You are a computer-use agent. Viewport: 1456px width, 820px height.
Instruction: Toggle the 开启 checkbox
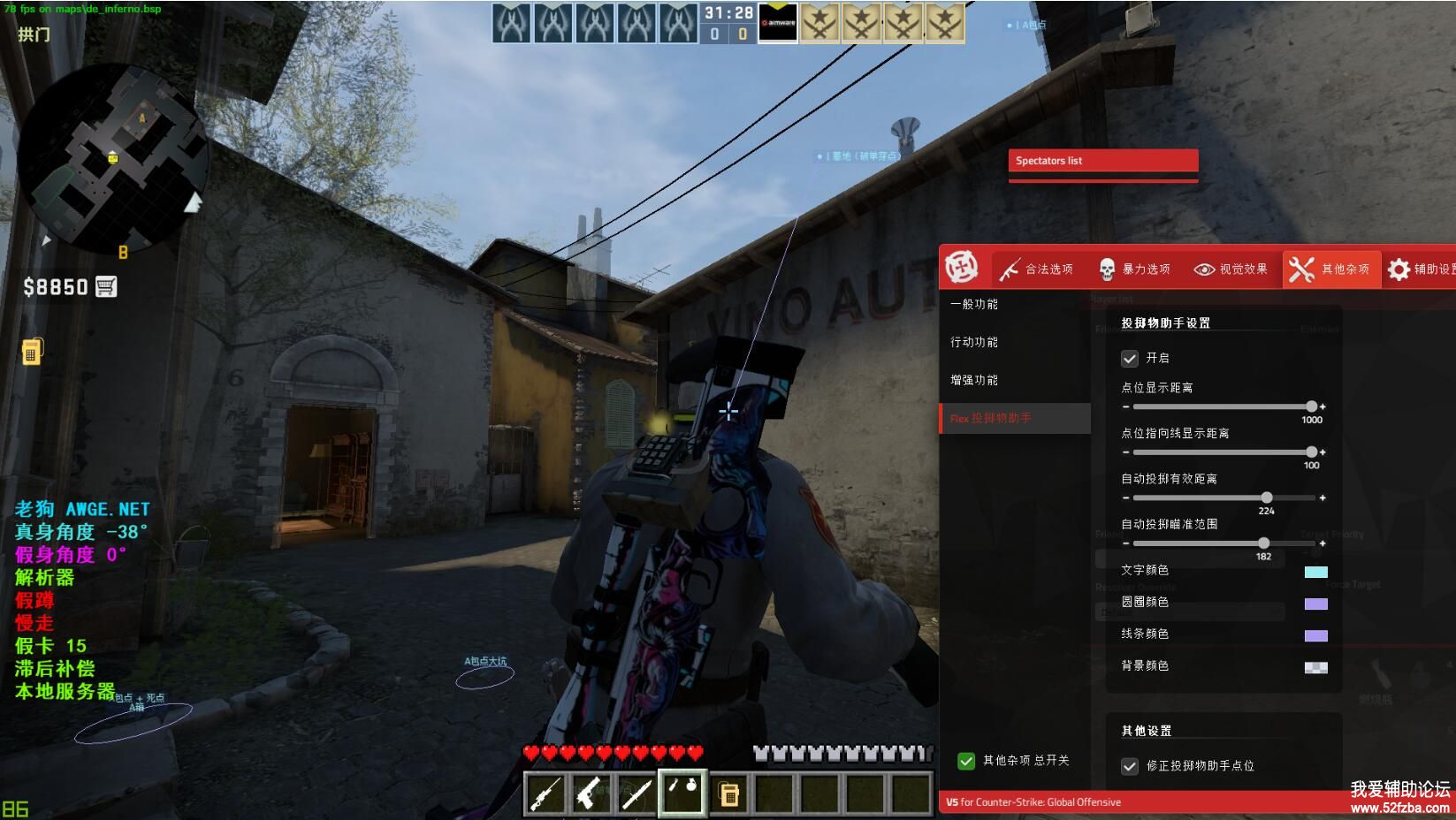(x=1130, y=359)
